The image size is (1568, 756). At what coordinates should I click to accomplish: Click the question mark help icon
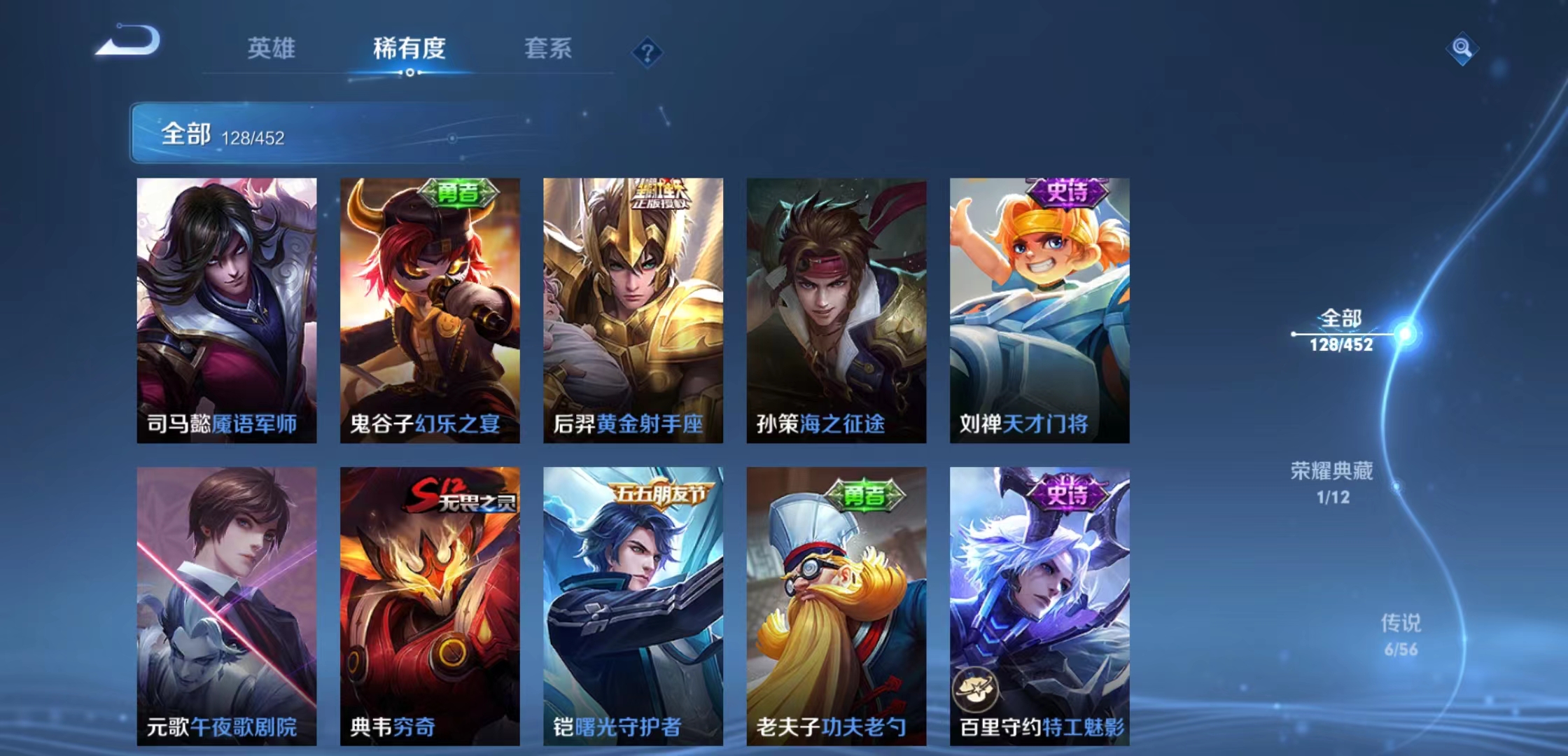click(647, 50)
